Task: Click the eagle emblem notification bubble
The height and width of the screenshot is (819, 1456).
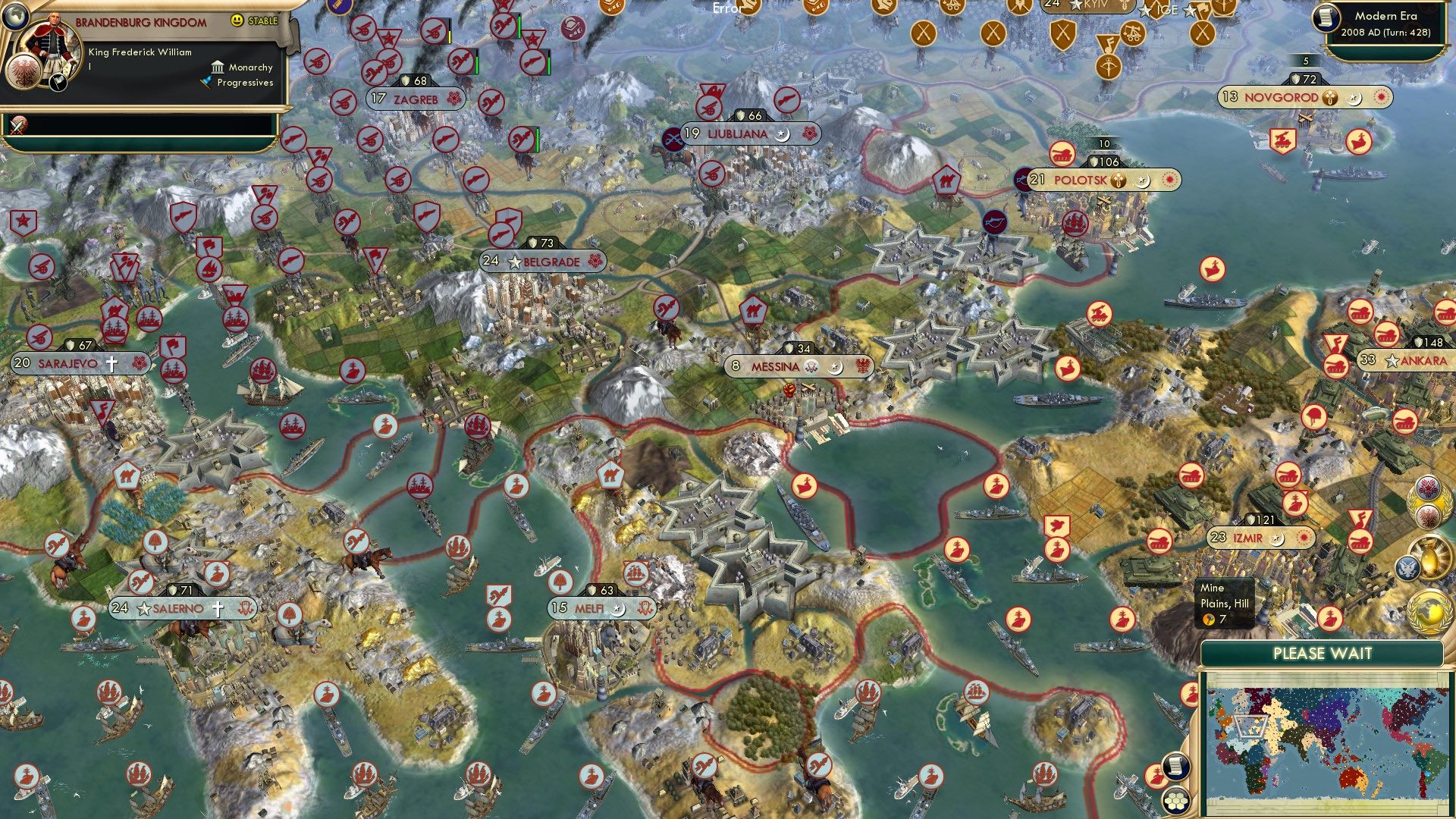Action: [1429, 517]
